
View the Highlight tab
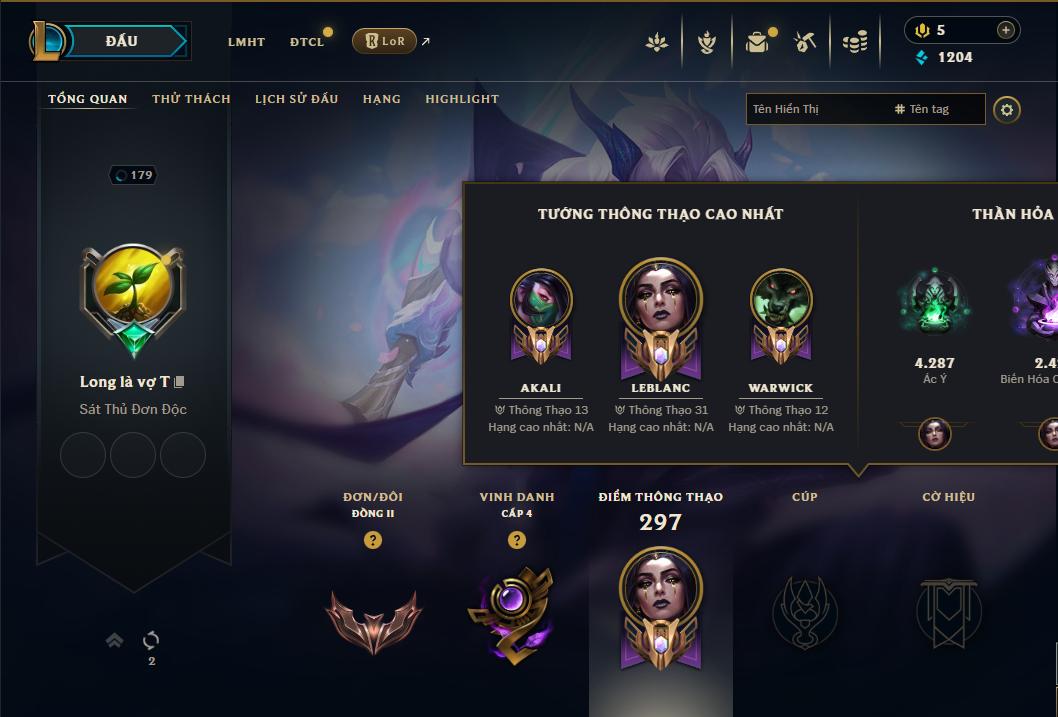461,99
